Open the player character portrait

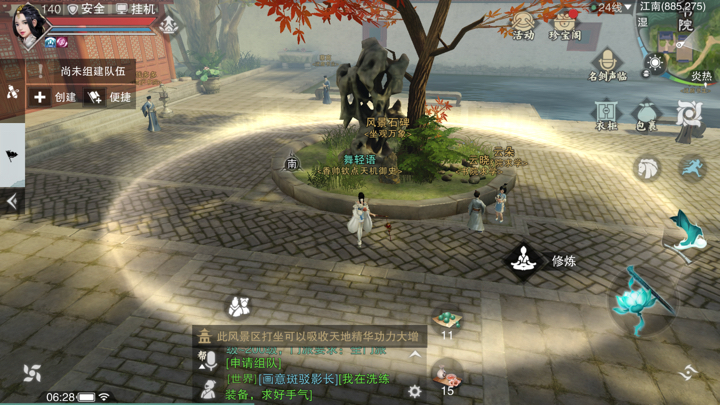coord(28,25)
